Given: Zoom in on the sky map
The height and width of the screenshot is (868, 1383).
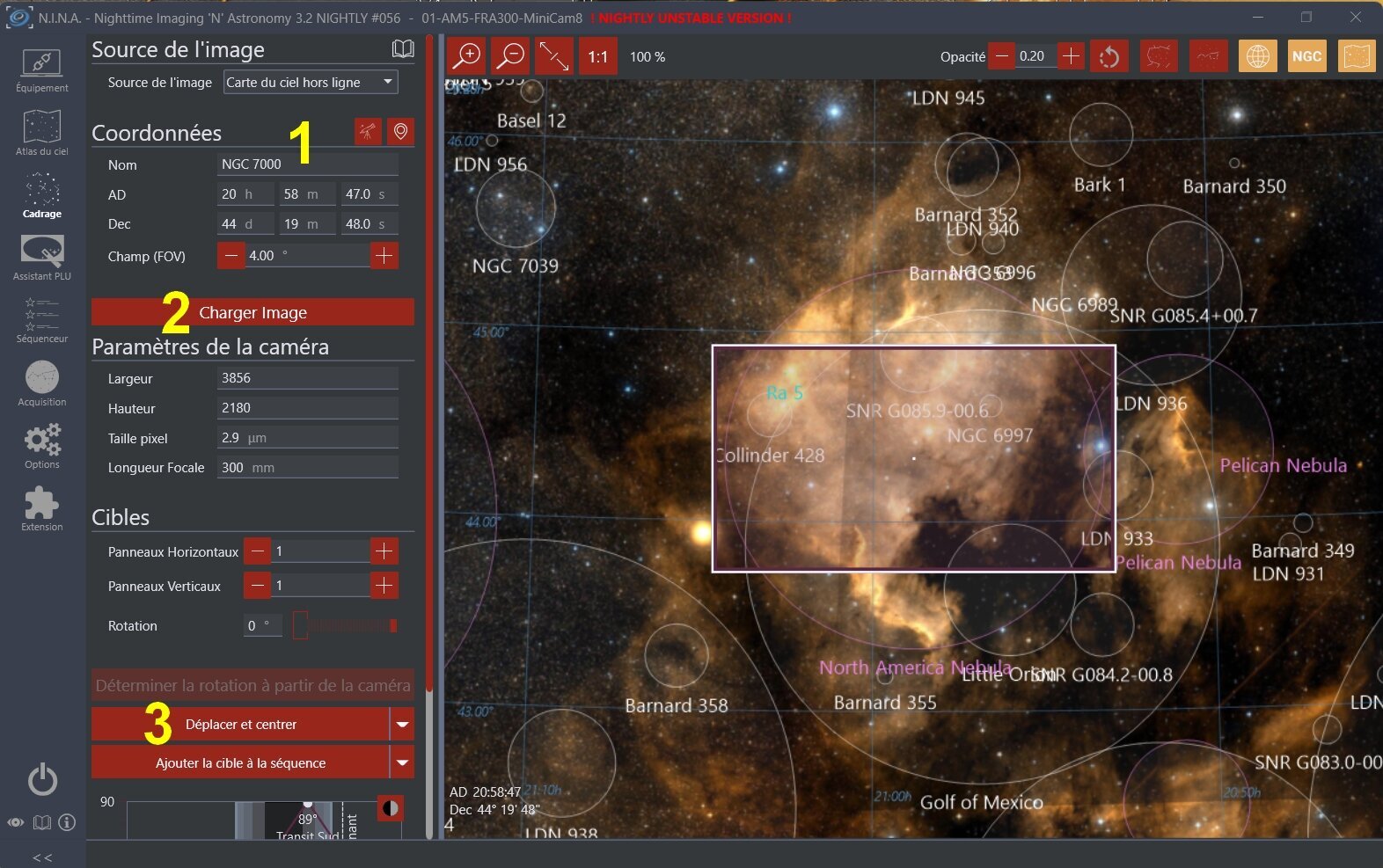Looking at the screenshot, I should coord(466,56).
